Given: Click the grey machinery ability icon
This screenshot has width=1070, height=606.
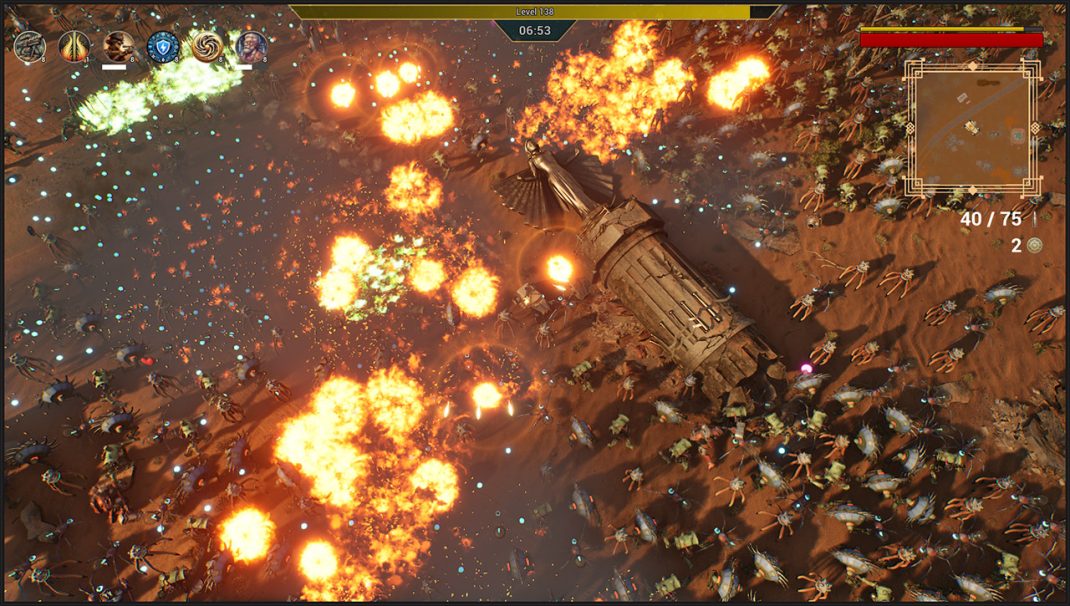Looking at the screenshot, I should (29, 46).
